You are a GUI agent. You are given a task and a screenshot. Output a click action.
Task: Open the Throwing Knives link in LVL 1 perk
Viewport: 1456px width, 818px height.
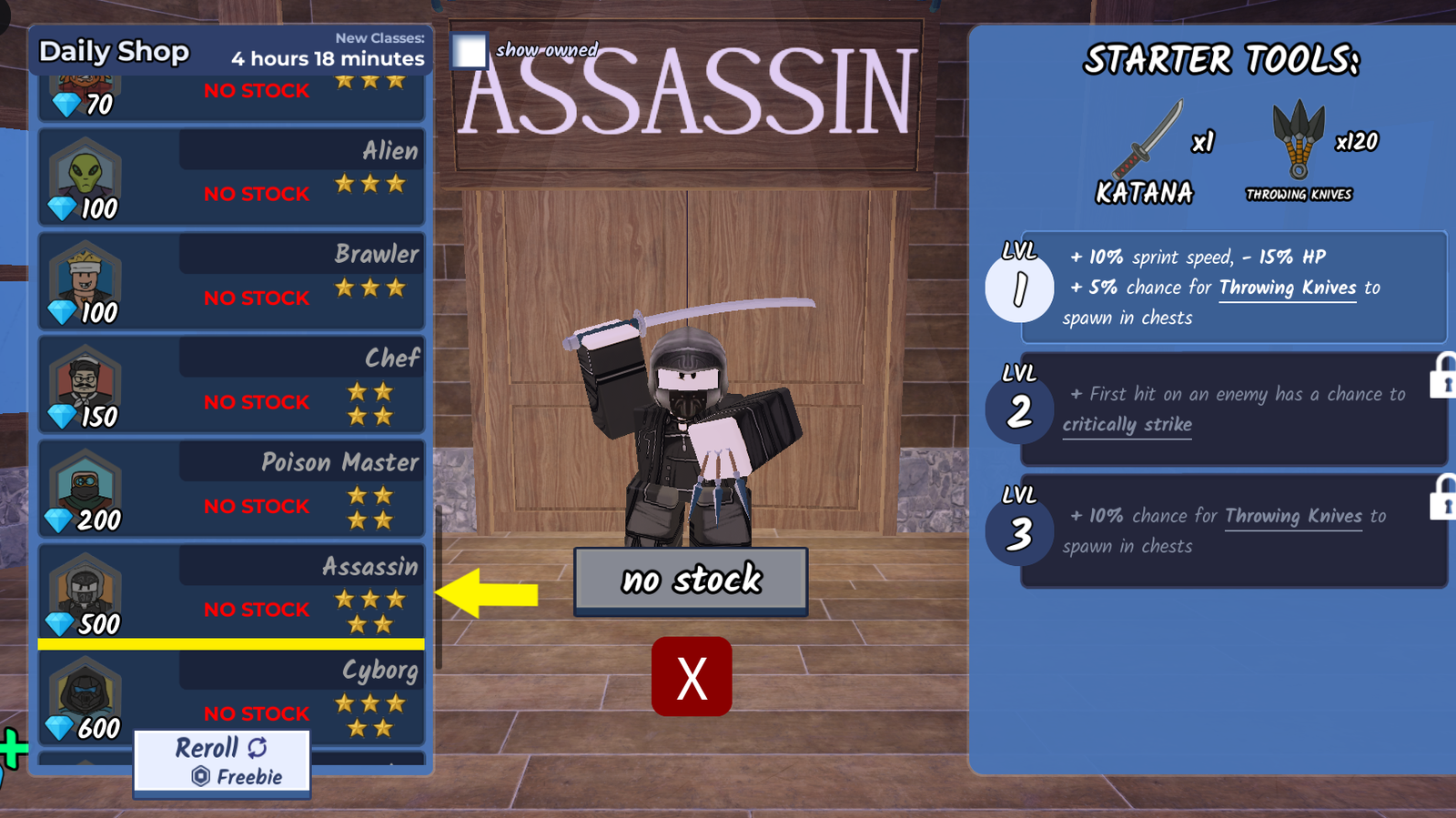(1288, 288)
